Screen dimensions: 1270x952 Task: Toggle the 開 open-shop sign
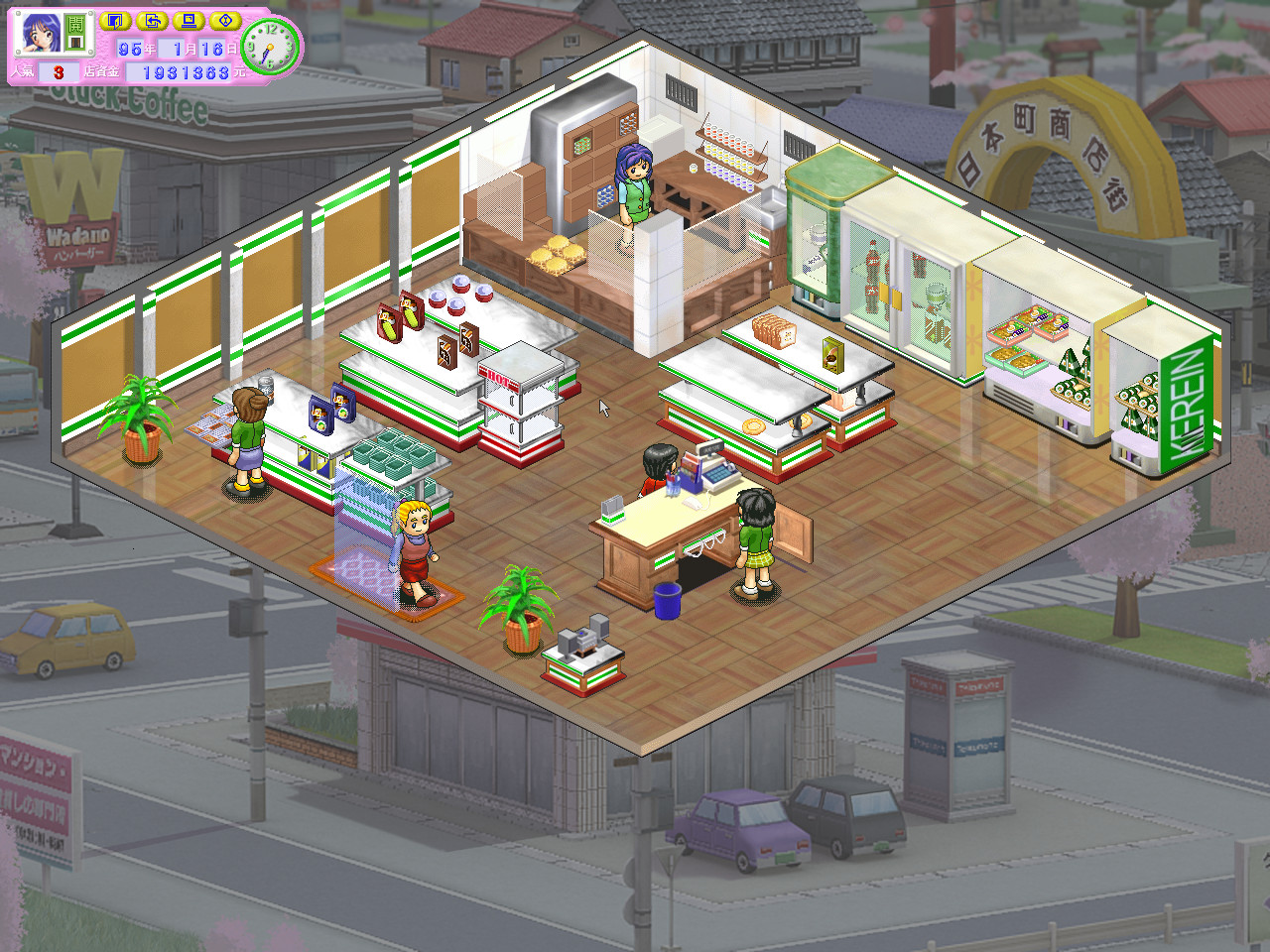[75, 23]
